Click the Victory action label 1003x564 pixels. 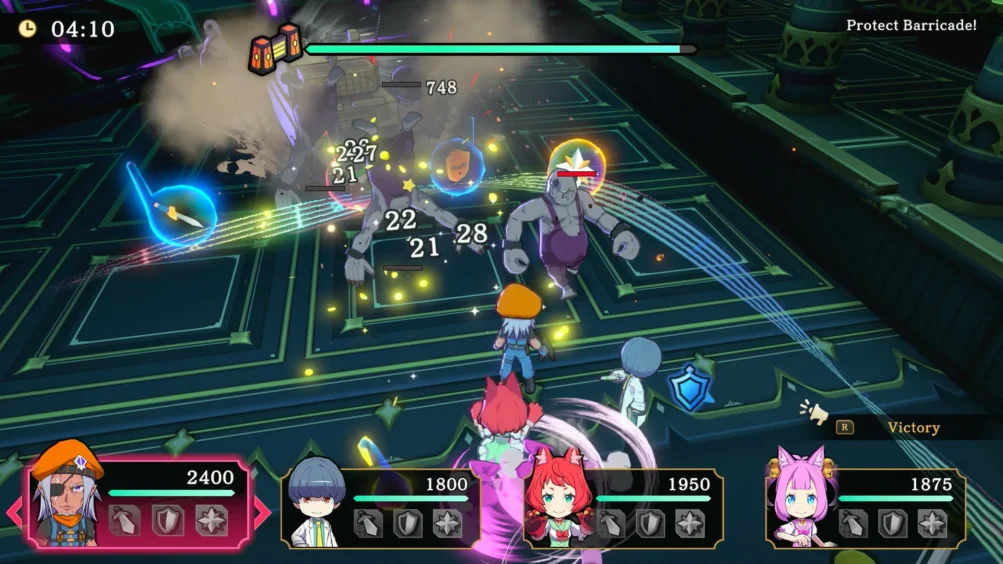click(913, 428)
